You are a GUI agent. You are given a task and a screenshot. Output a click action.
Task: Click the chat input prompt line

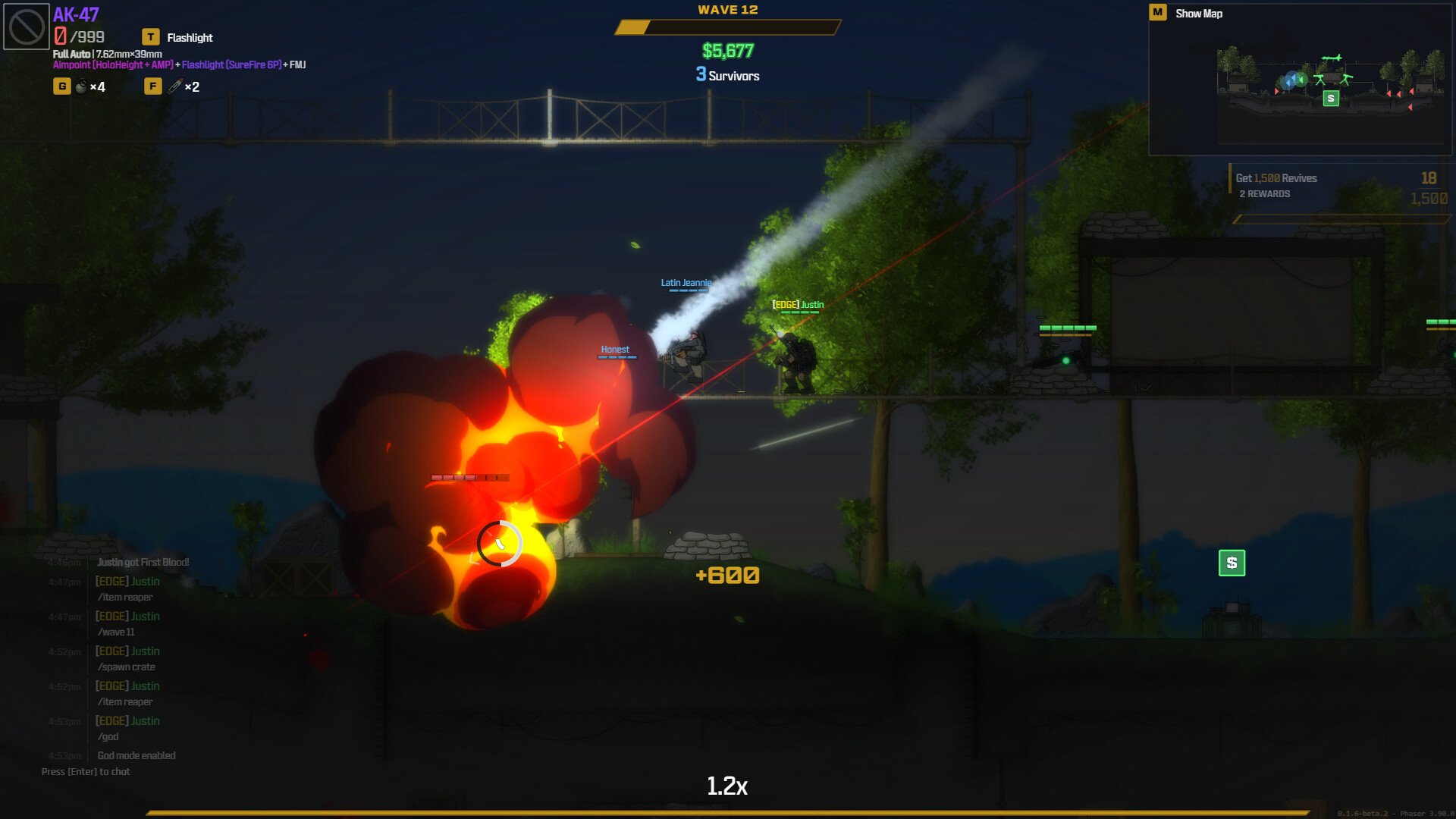pos(86,771)
